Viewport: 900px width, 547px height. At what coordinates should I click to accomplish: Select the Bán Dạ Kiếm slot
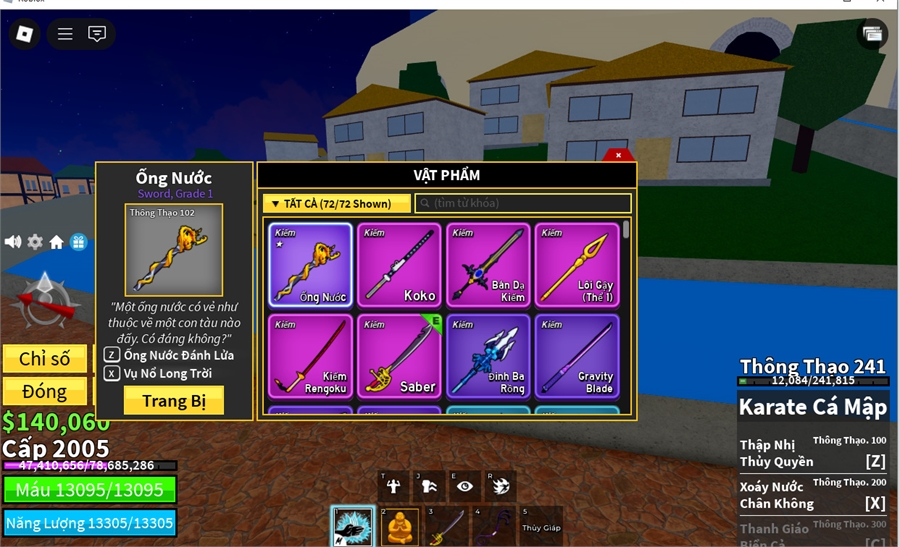488,265
